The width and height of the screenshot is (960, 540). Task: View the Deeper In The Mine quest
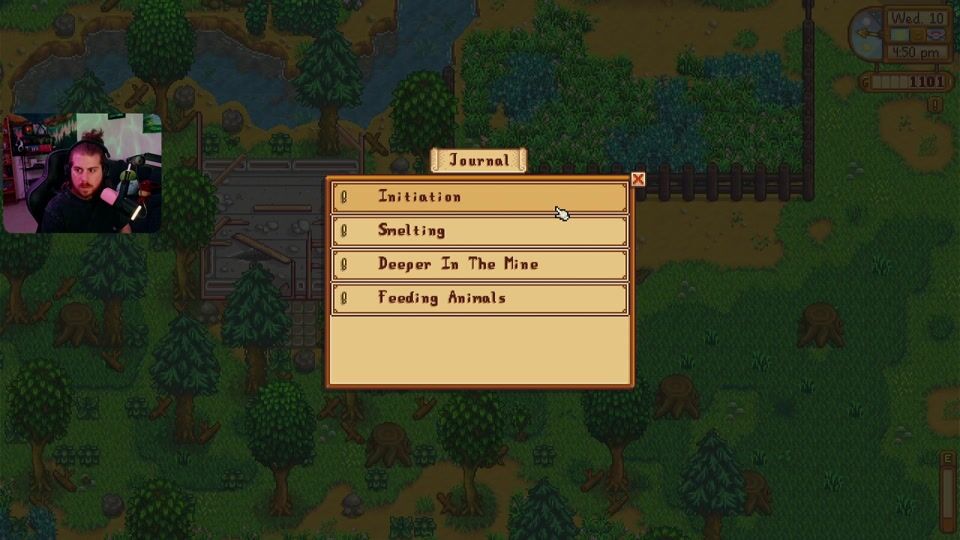pyautogui.click(x=479, y=265)
